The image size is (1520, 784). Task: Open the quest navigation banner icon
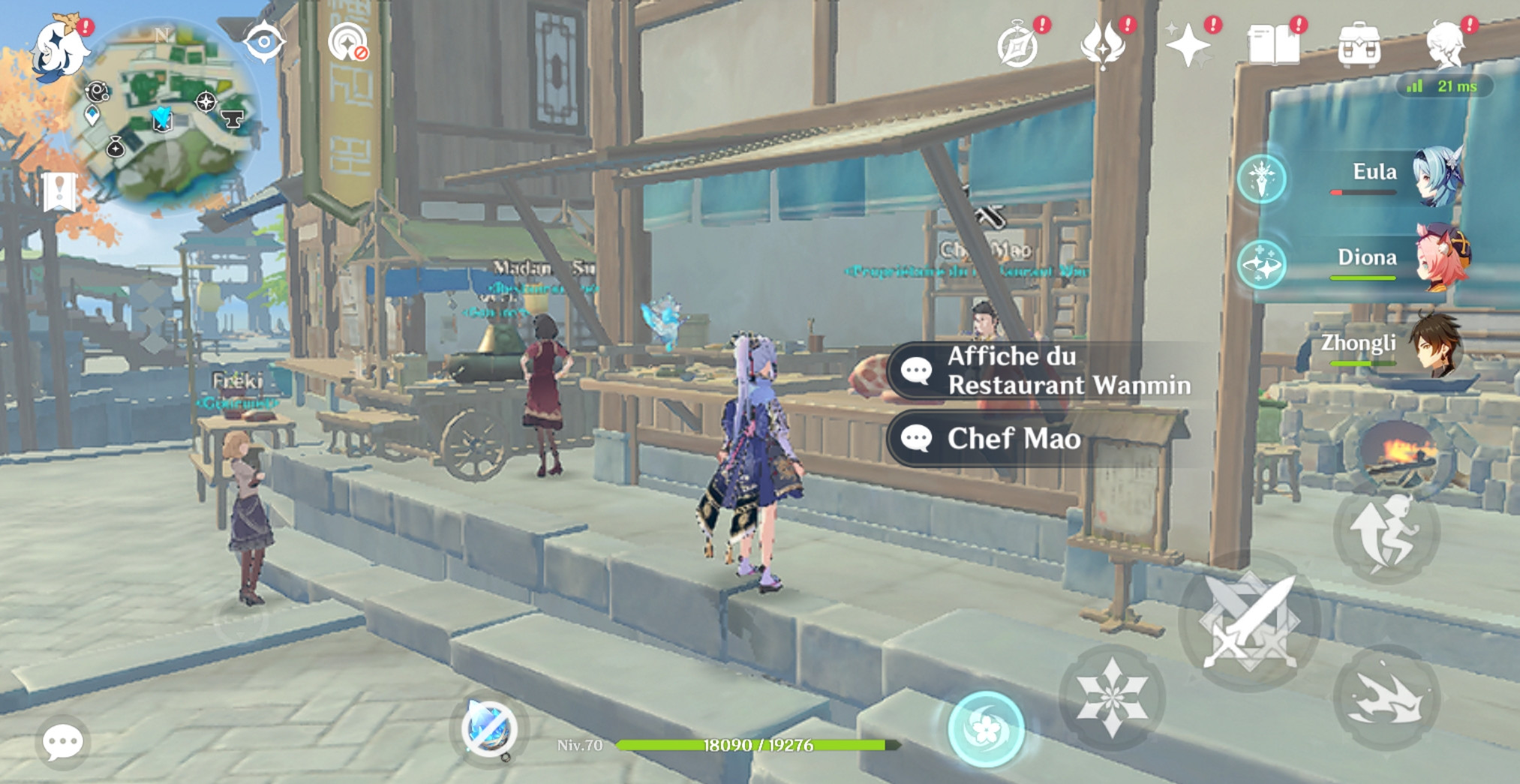59,191
